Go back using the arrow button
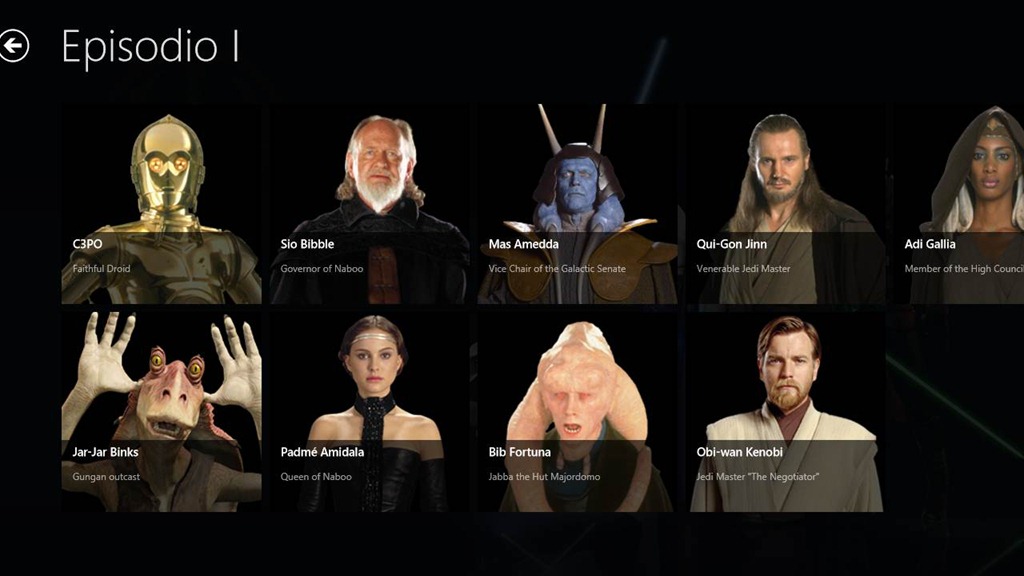Screen dimensions: 1024x576 14,46
